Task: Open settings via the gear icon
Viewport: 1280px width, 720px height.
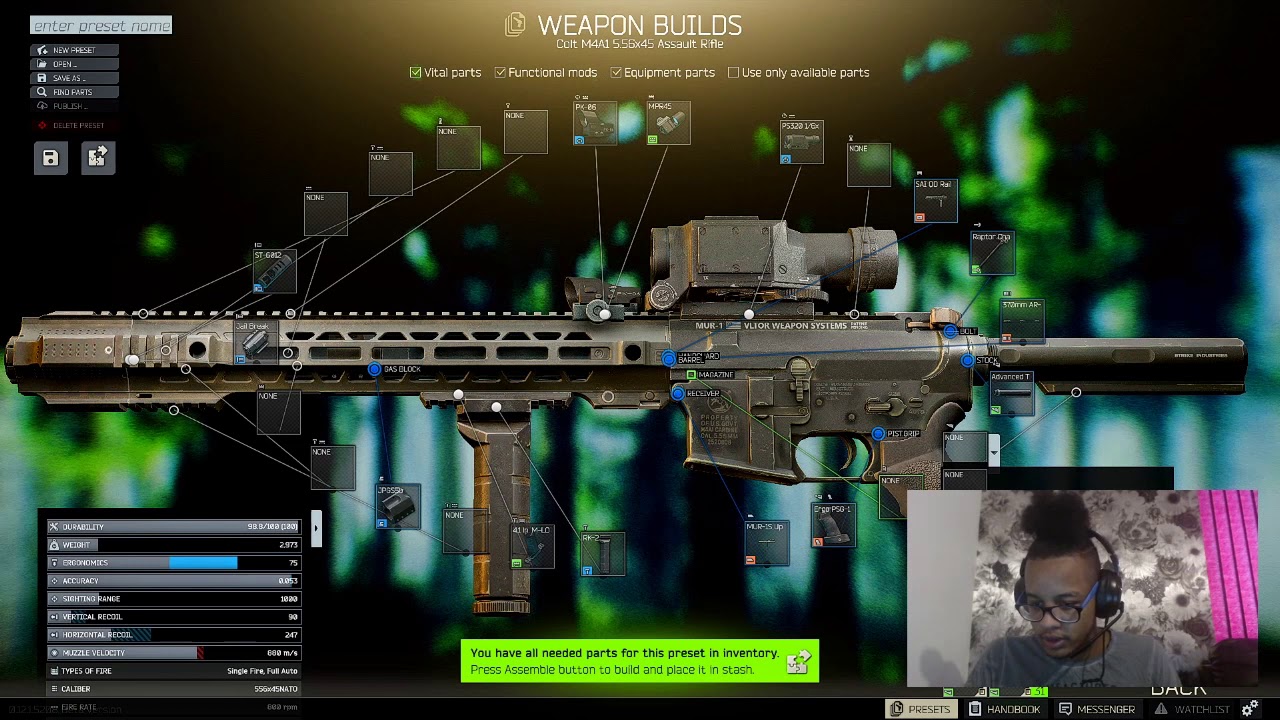Action: pyautogui.click(x=1250, y=709)
